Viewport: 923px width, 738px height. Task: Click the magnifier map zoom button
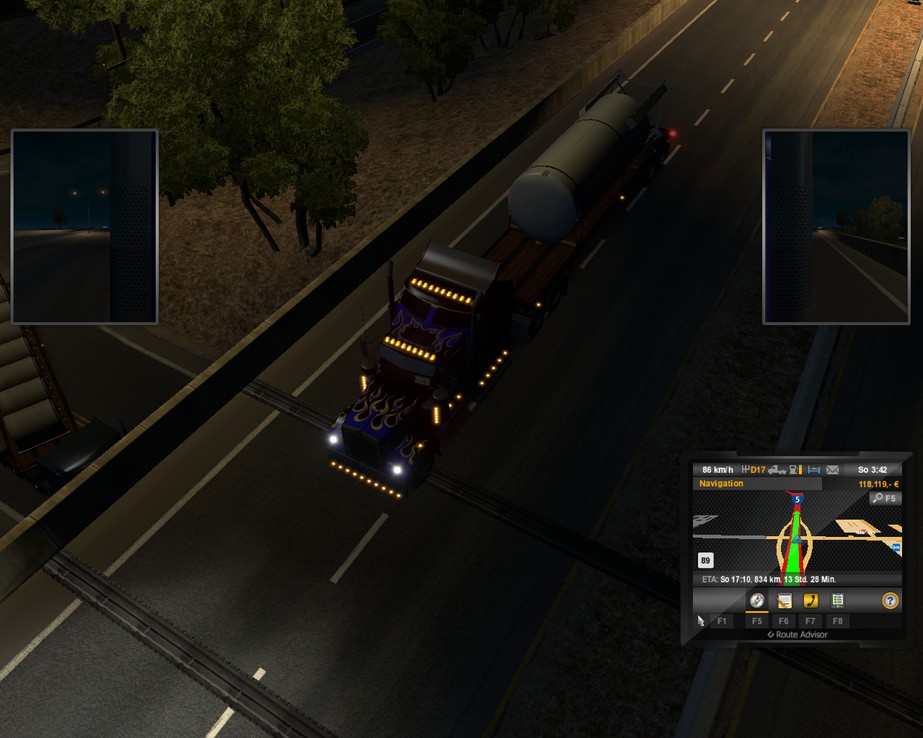point(884,498)
